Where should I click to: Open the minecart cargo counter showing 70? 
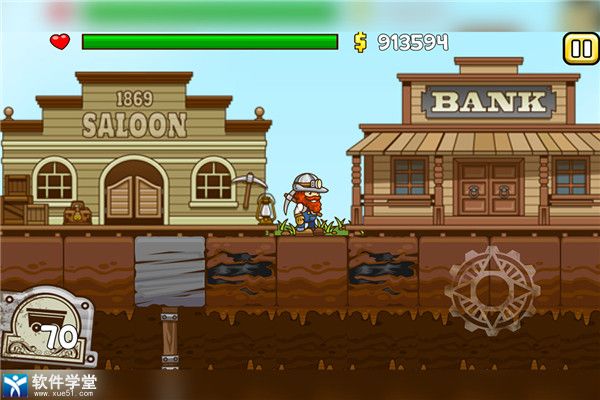(47, 326)
